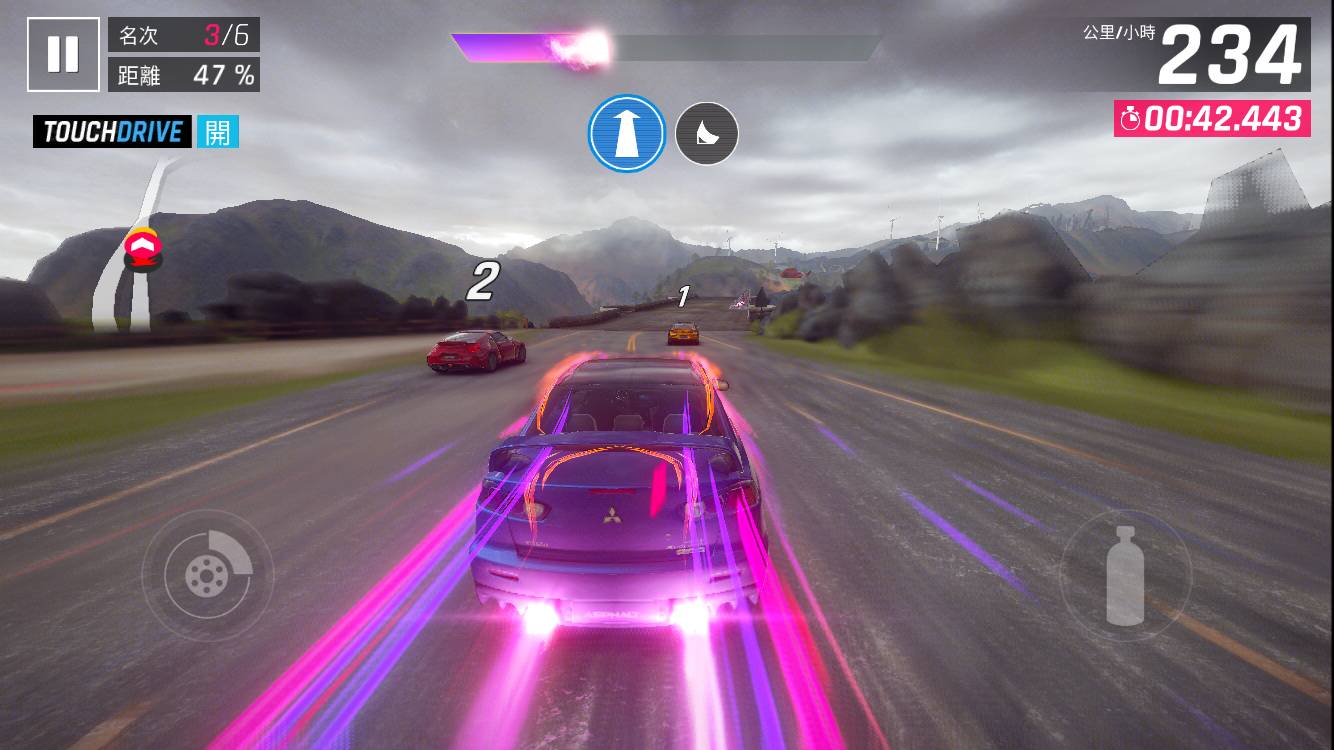Activate the nitro bottle boost
The width and height of the screenshot is (1334, 750).
pyautogui.click(x=1125, y=575)
